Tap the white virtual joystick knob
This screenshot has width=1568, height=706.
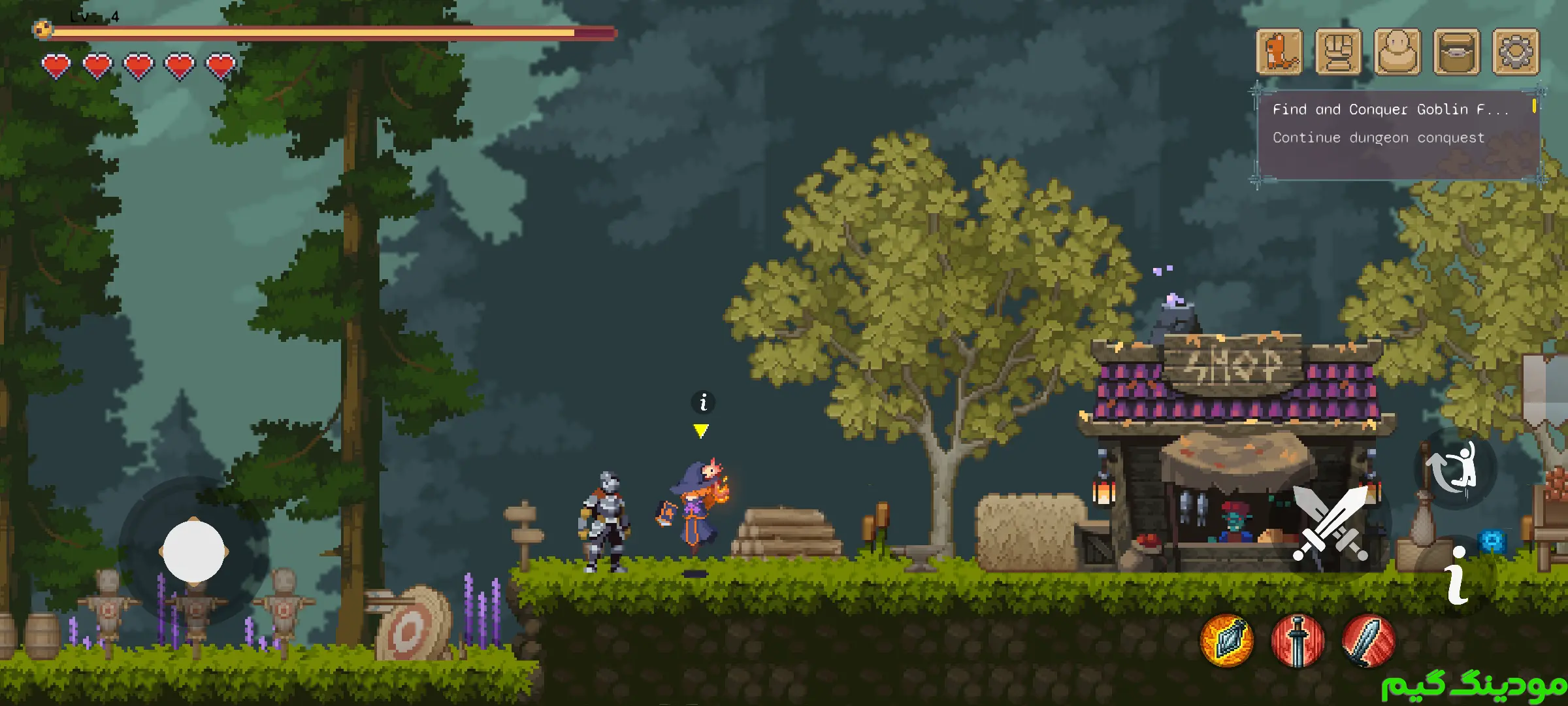(x=193, y=551)
